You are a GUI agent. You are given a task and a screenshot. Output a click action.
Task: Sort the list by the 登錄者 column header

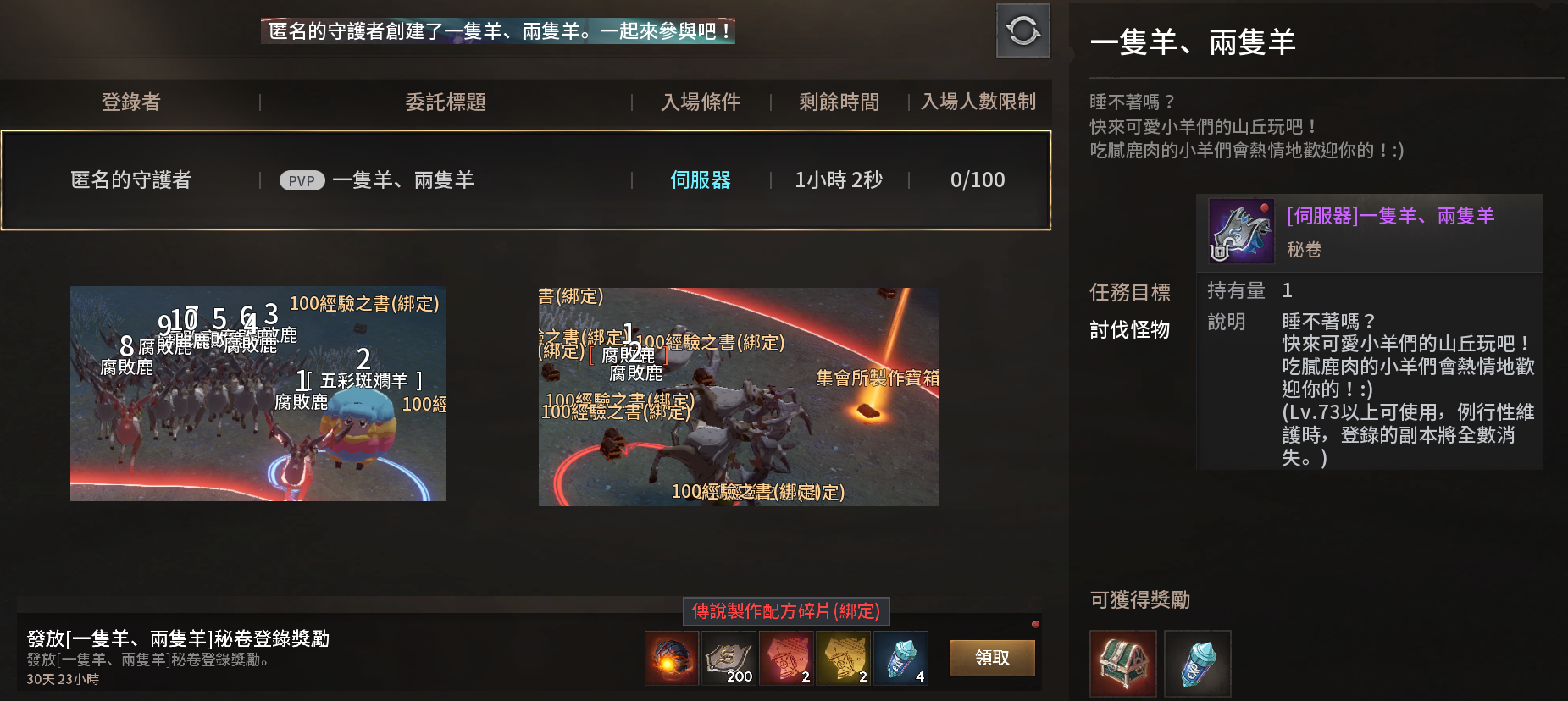pyautogui.click(x=131, y=102)
